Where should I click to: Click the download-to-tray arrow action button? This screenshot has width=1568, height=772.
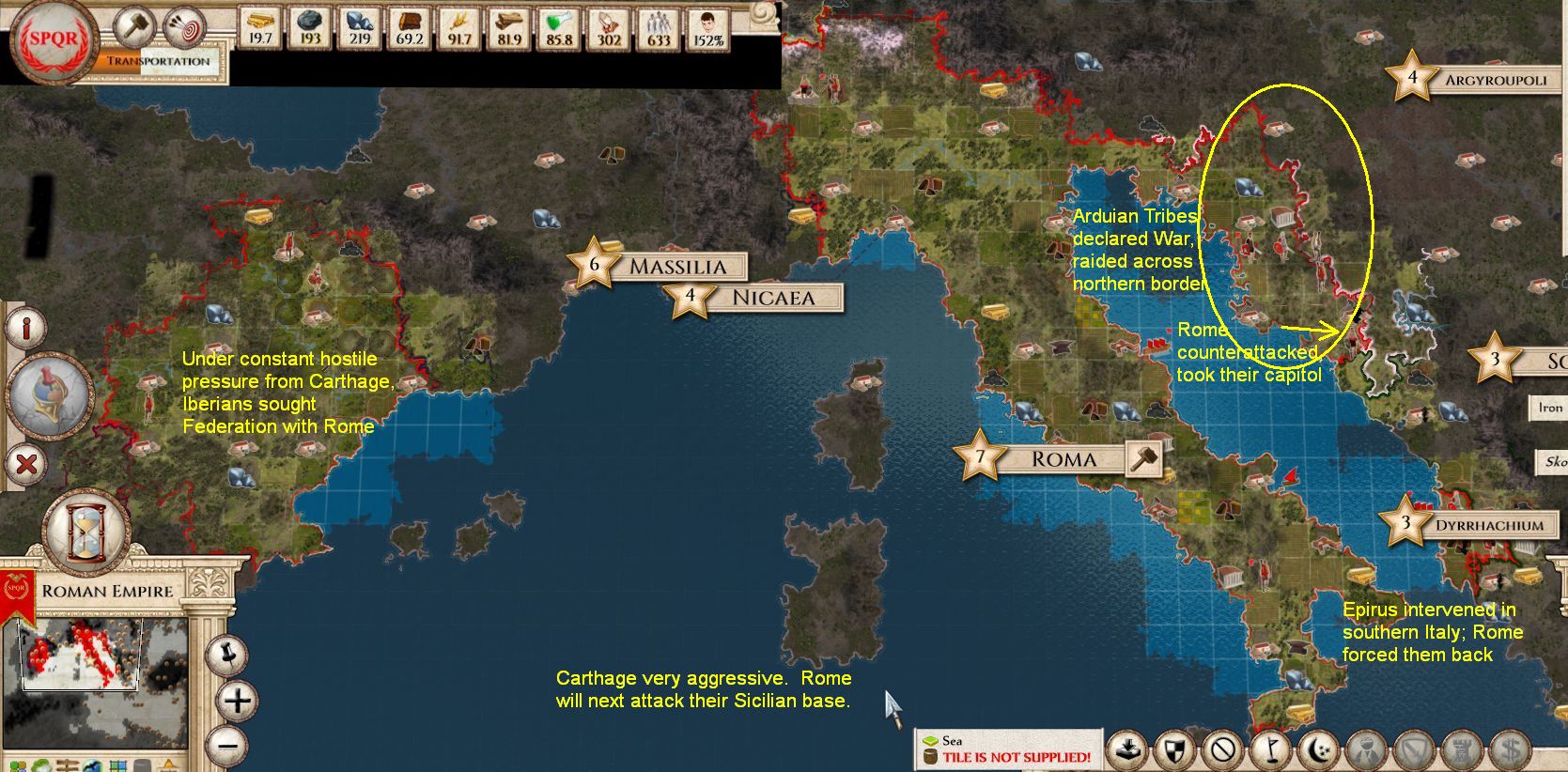1127,750
